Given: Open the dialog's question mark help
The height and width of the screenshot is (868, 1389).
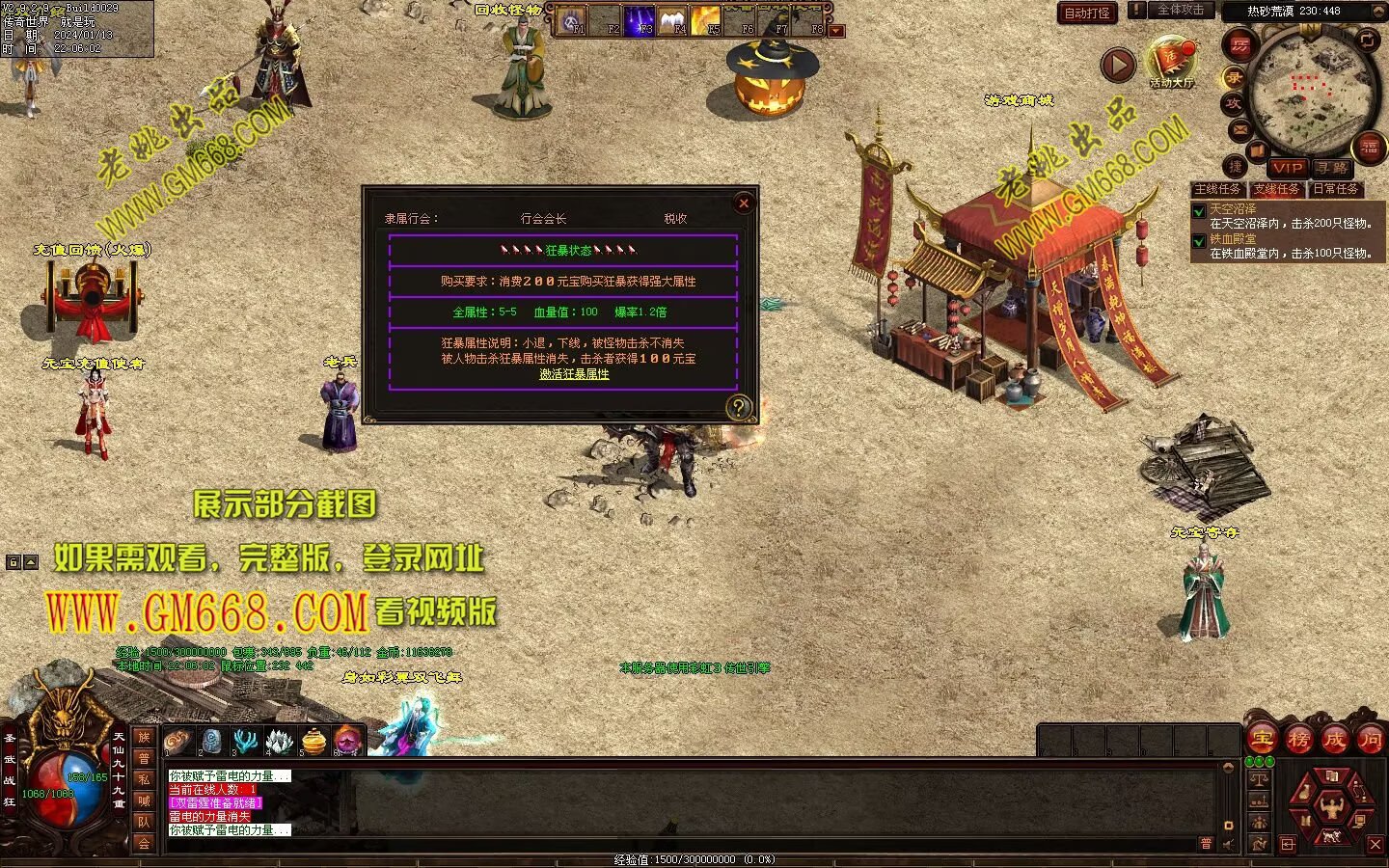Looking at the screenshot, I should pos(738,407).
